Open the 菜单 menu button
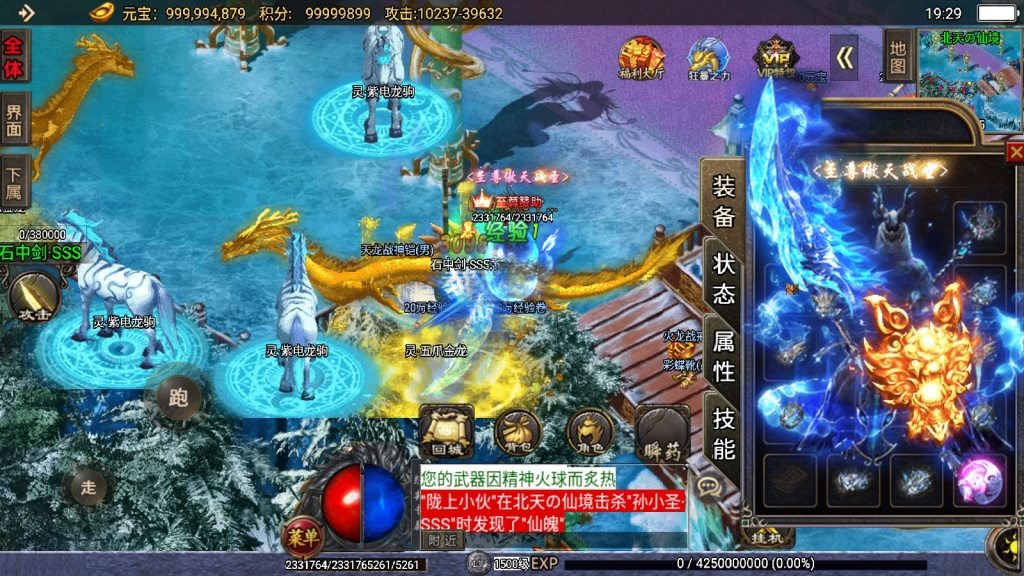 [x=301, y=537]
